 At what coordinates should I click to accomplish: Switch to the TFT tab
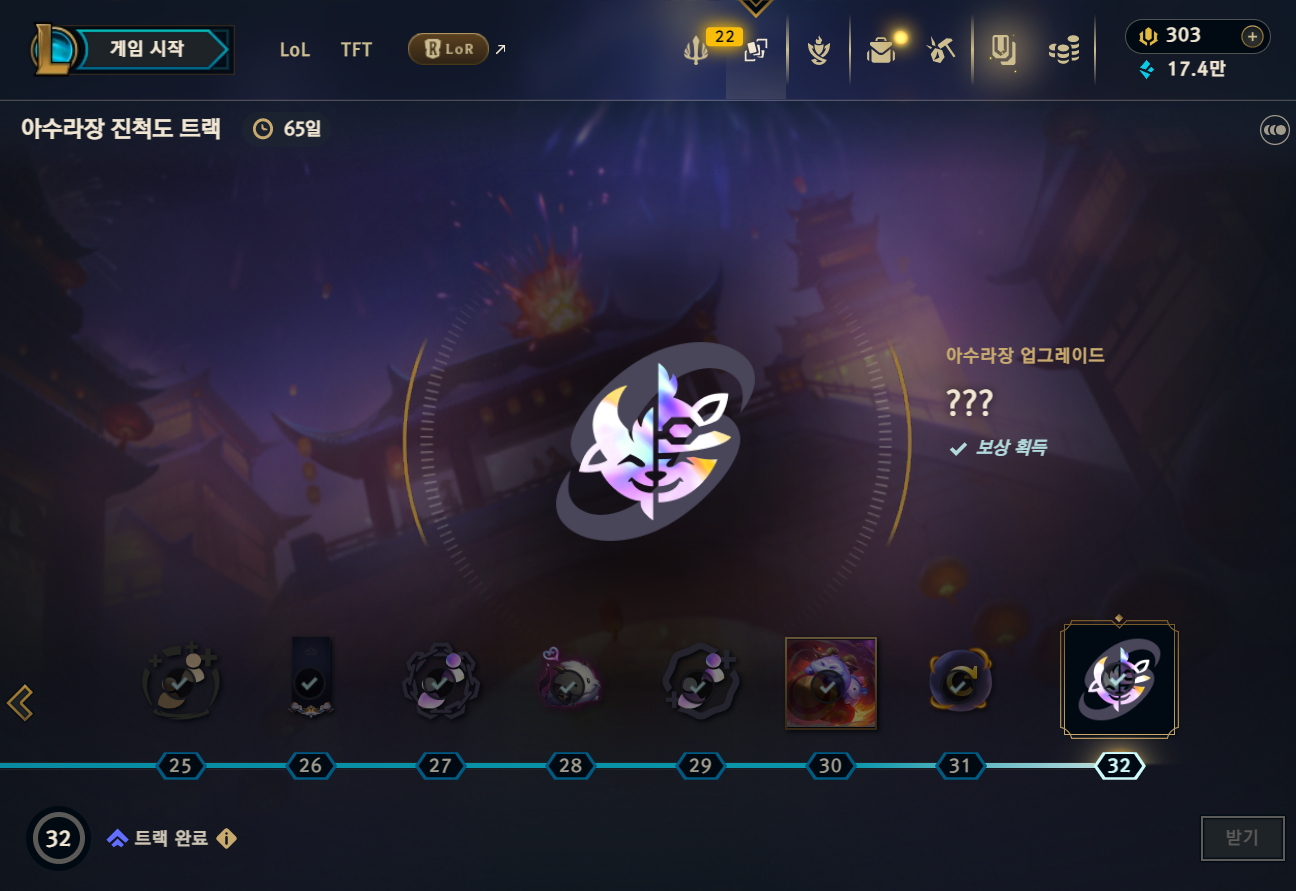(356, 49)
